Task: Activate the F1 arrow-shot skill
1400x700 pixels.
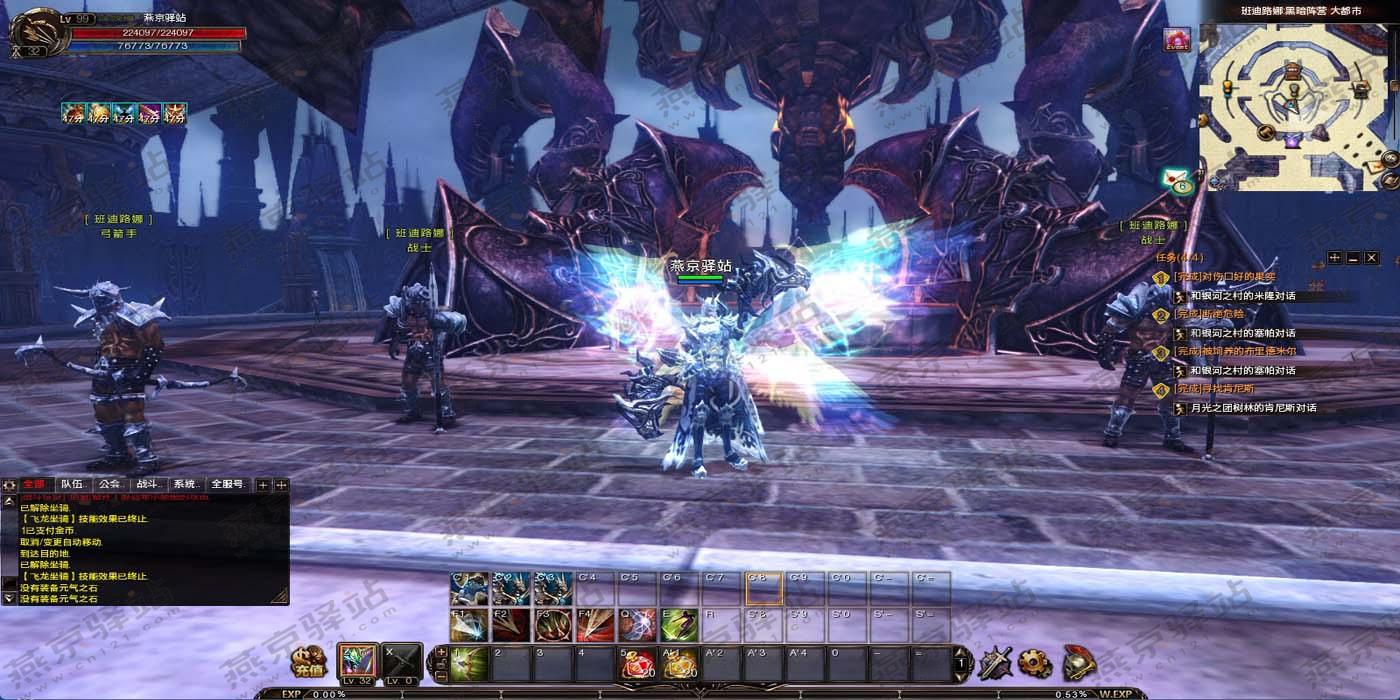Action: coord(469,625)
